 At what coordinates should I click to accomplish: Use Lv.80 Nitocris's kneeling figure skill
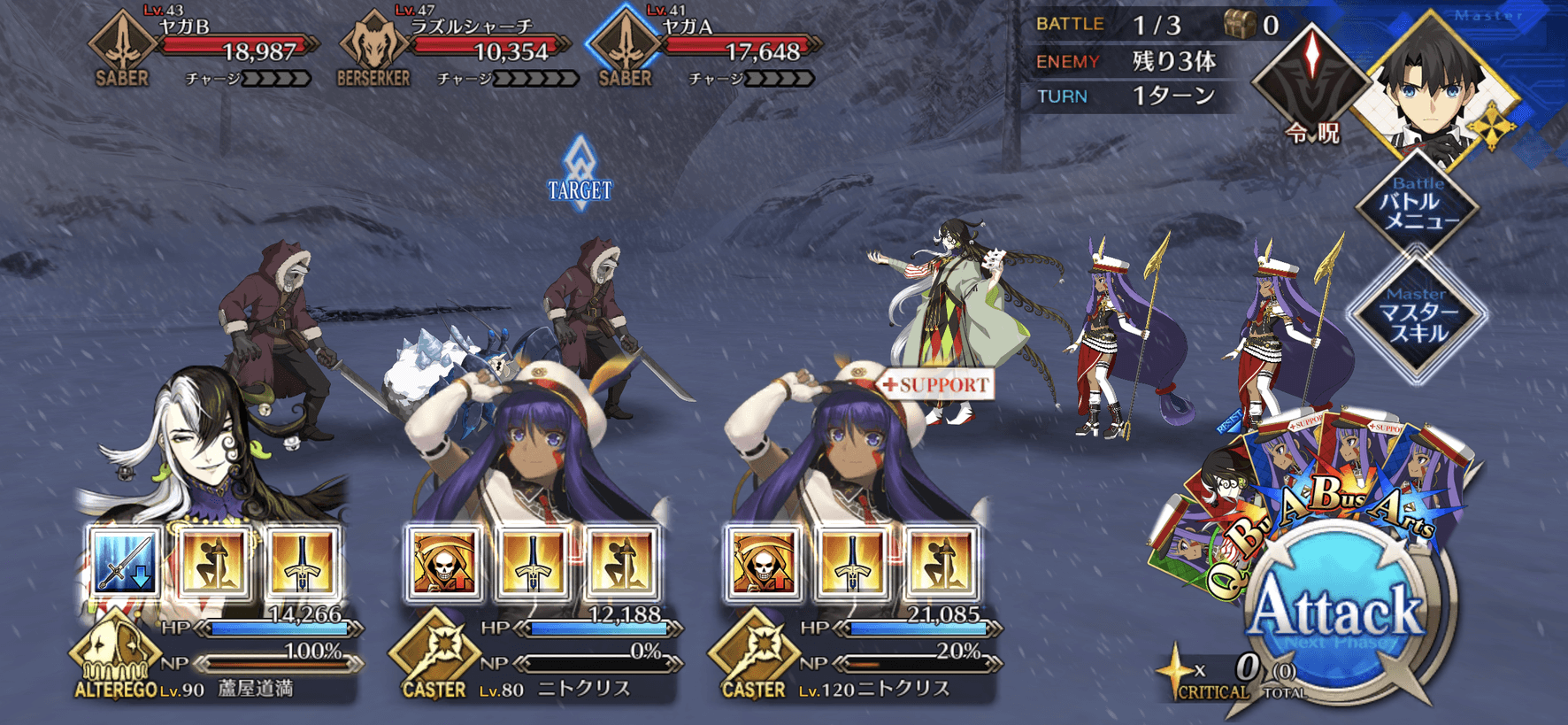620,563
